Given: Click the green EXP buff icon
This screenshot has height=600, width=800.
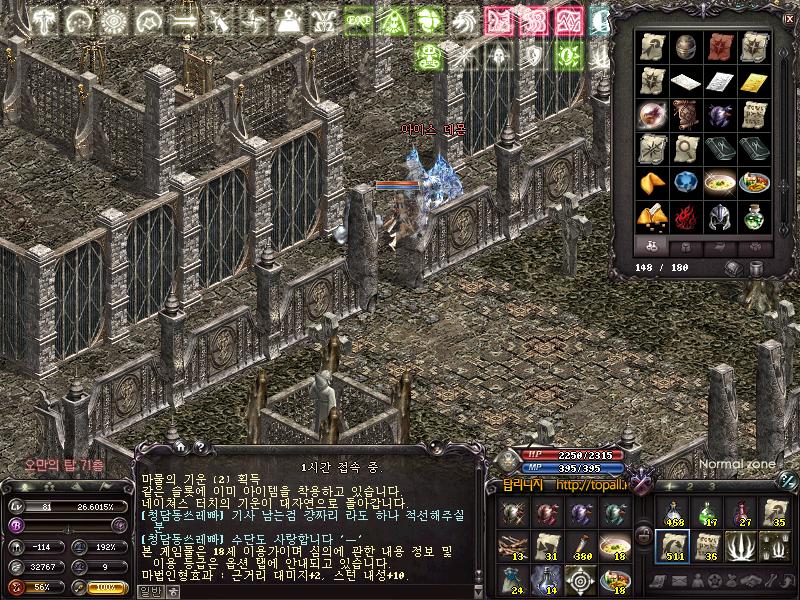Looking at the screenshot, I should click(357, 19).
